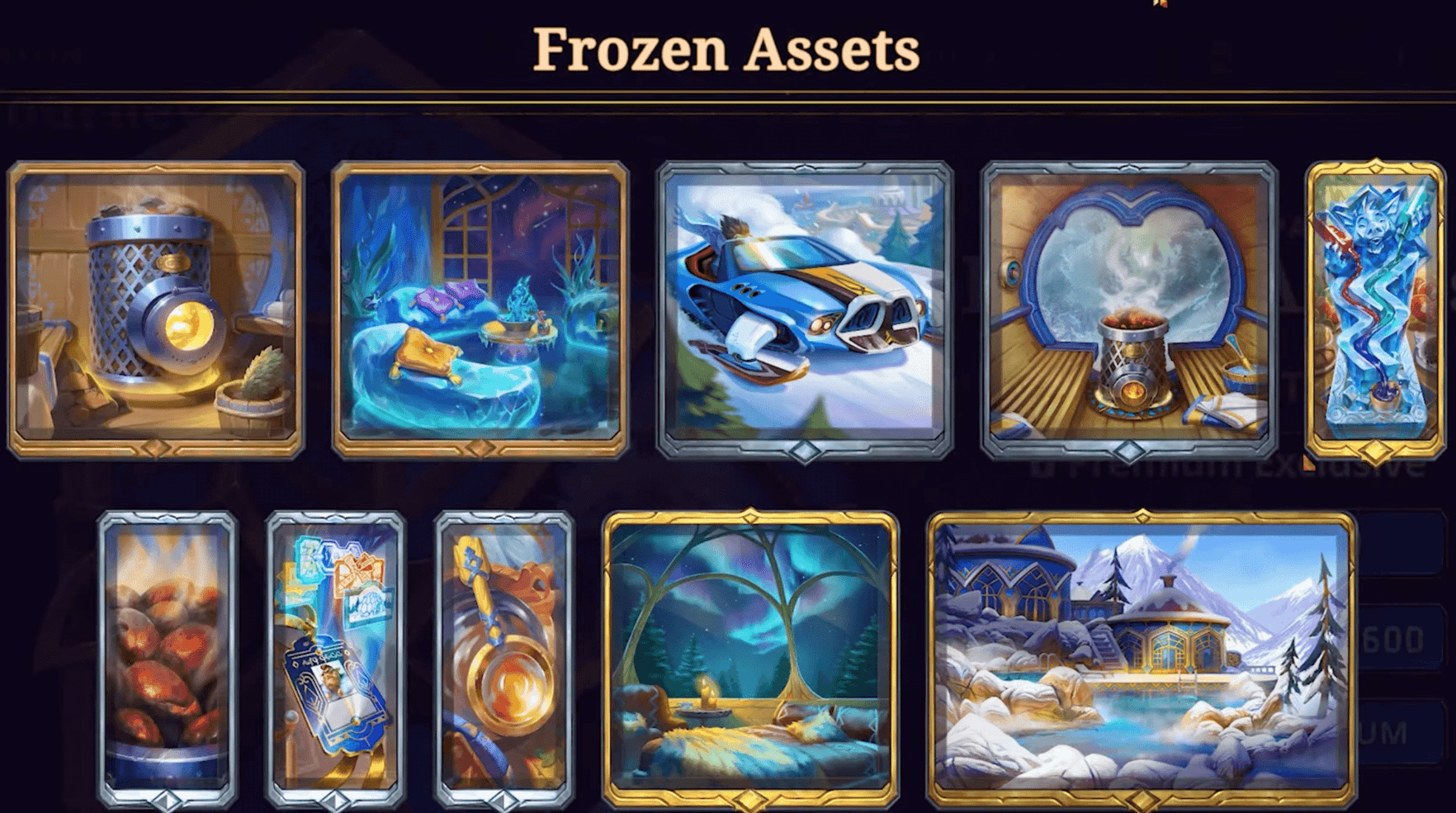Open the luggage gift tag item card
Screen dimensions: 1456x813
pos(334,652)
